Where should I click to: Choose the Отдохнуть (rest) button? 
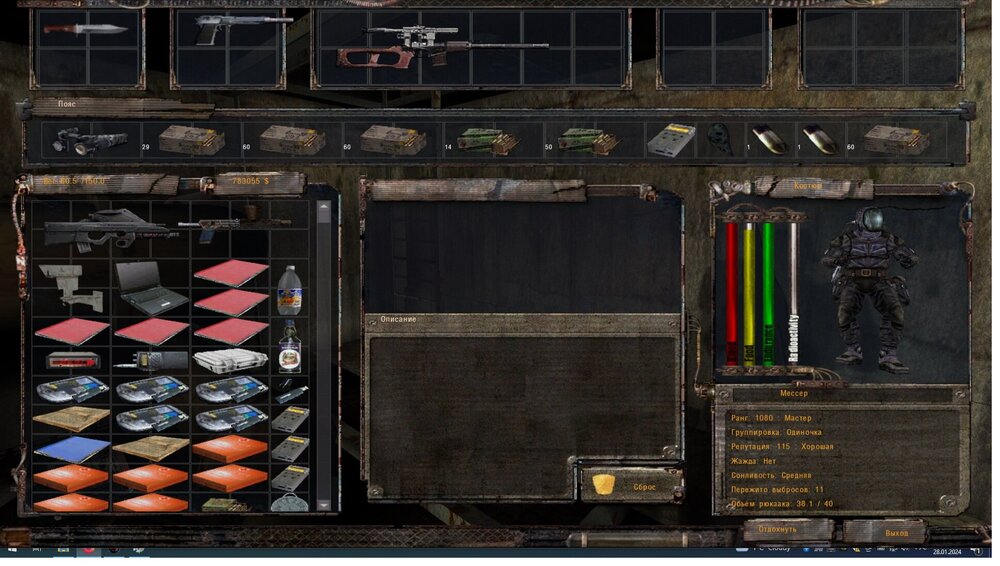[777, 529]
